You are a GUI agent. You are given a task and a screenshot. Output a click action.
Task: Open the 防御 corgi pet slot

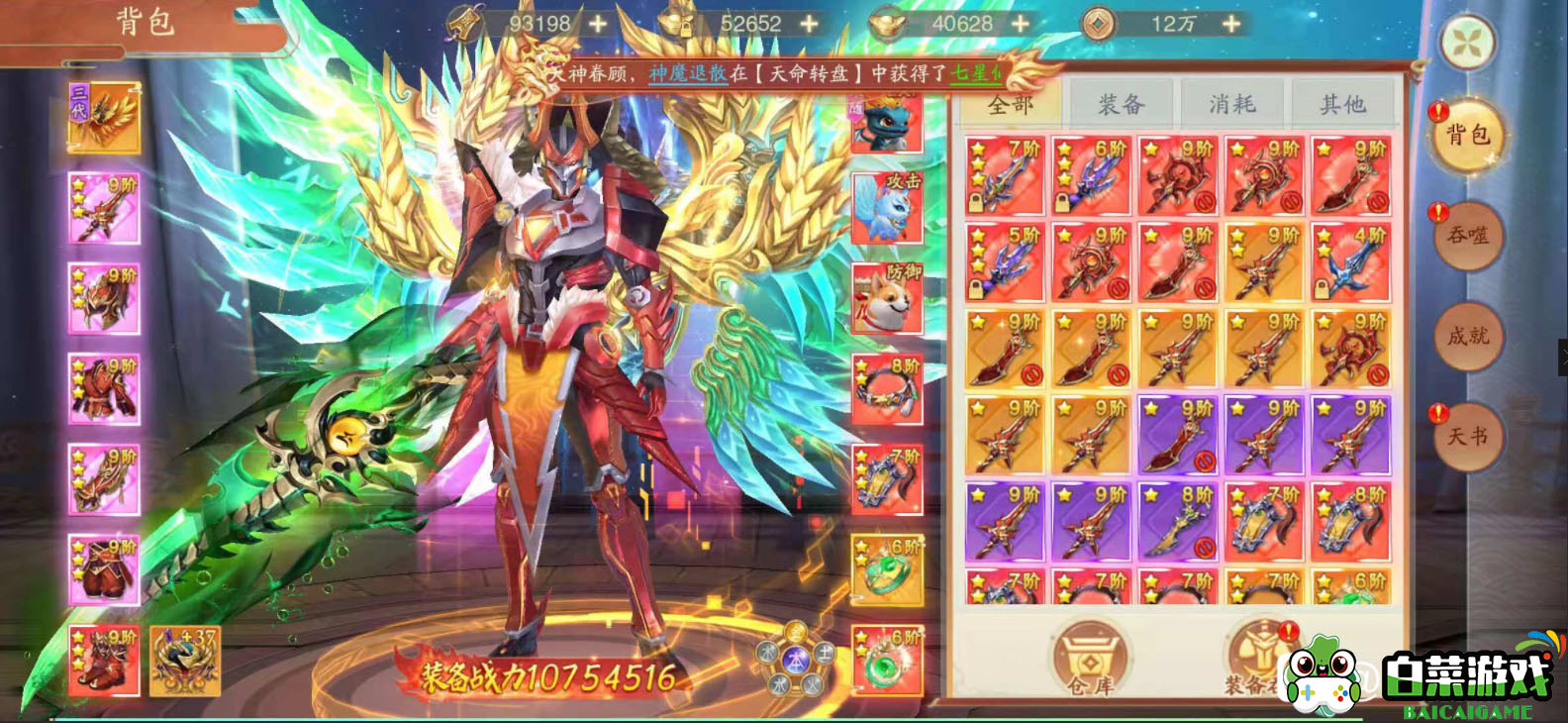887,298
